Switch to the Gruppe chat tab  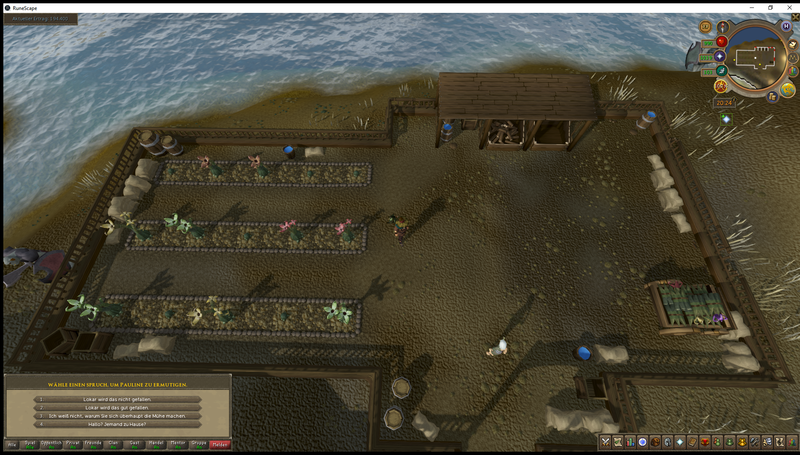pyautogui.click(x=199, y=443)
